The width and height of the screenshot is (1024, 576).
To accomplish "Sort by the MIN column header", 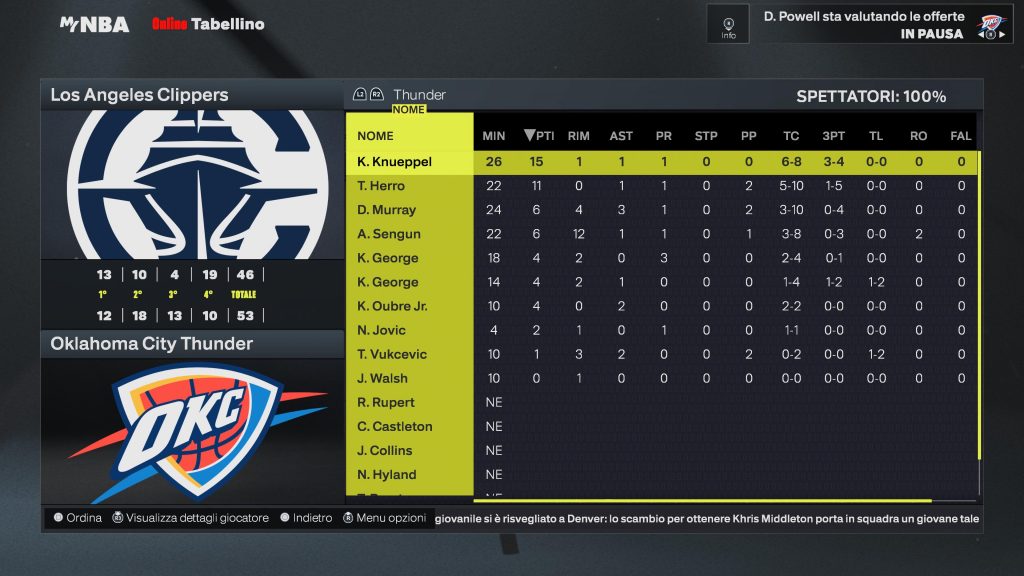I will point(494,136).
